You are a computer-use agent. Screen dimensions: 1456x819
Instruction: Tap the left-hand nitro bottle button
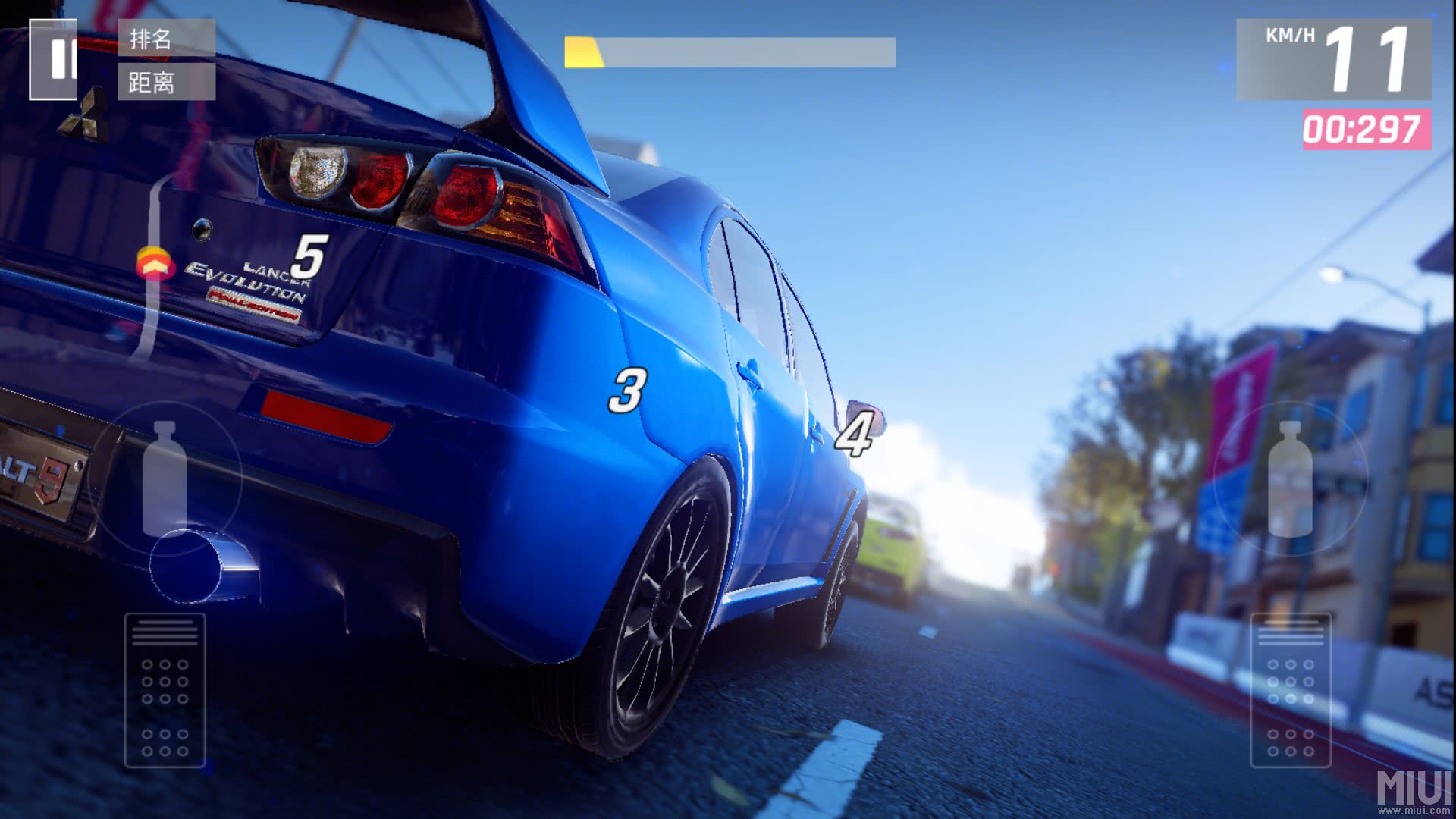pyautogui.click(x=165, y=478)
